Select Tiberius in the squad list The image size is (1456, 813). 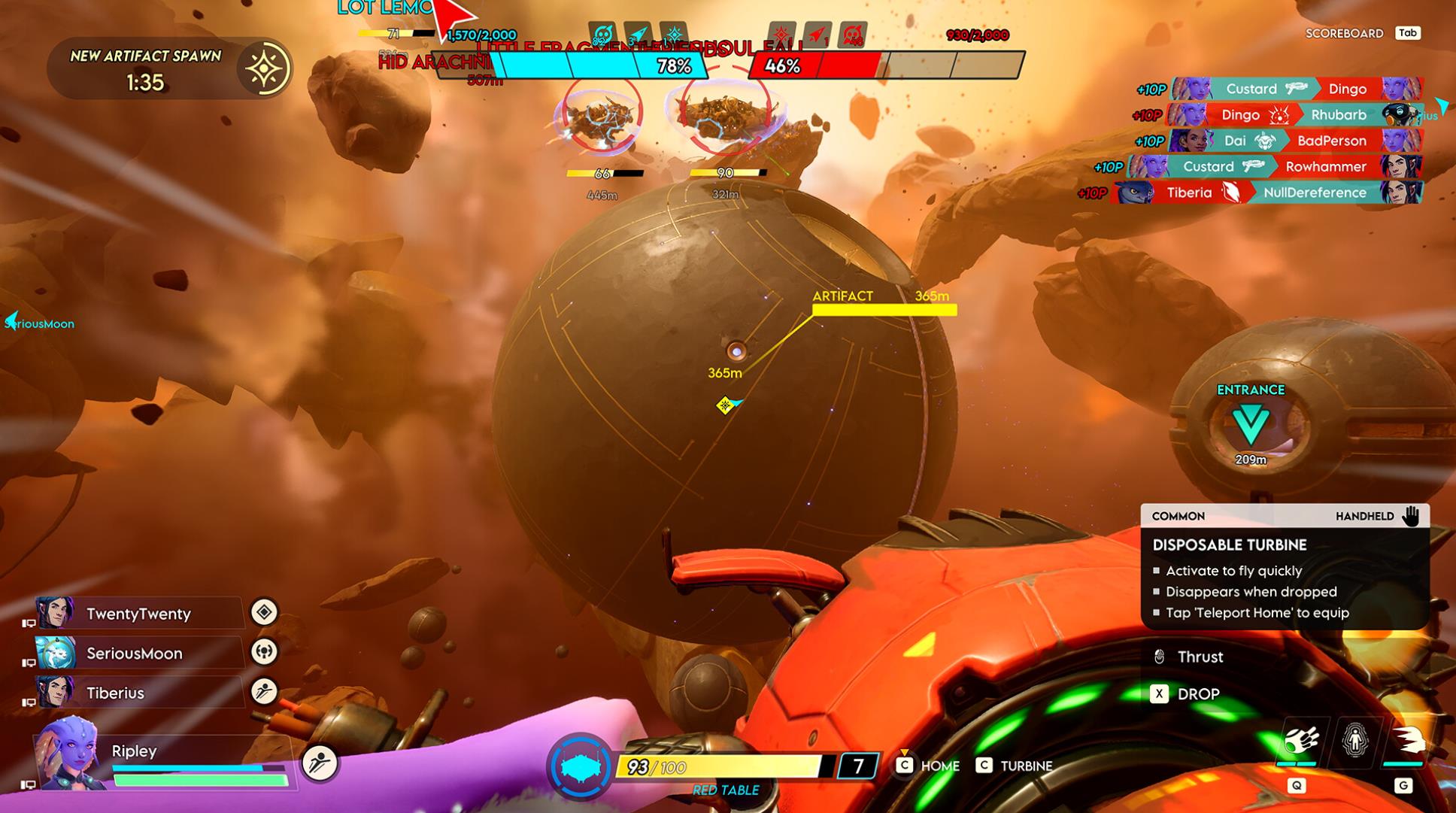point(115,693)
